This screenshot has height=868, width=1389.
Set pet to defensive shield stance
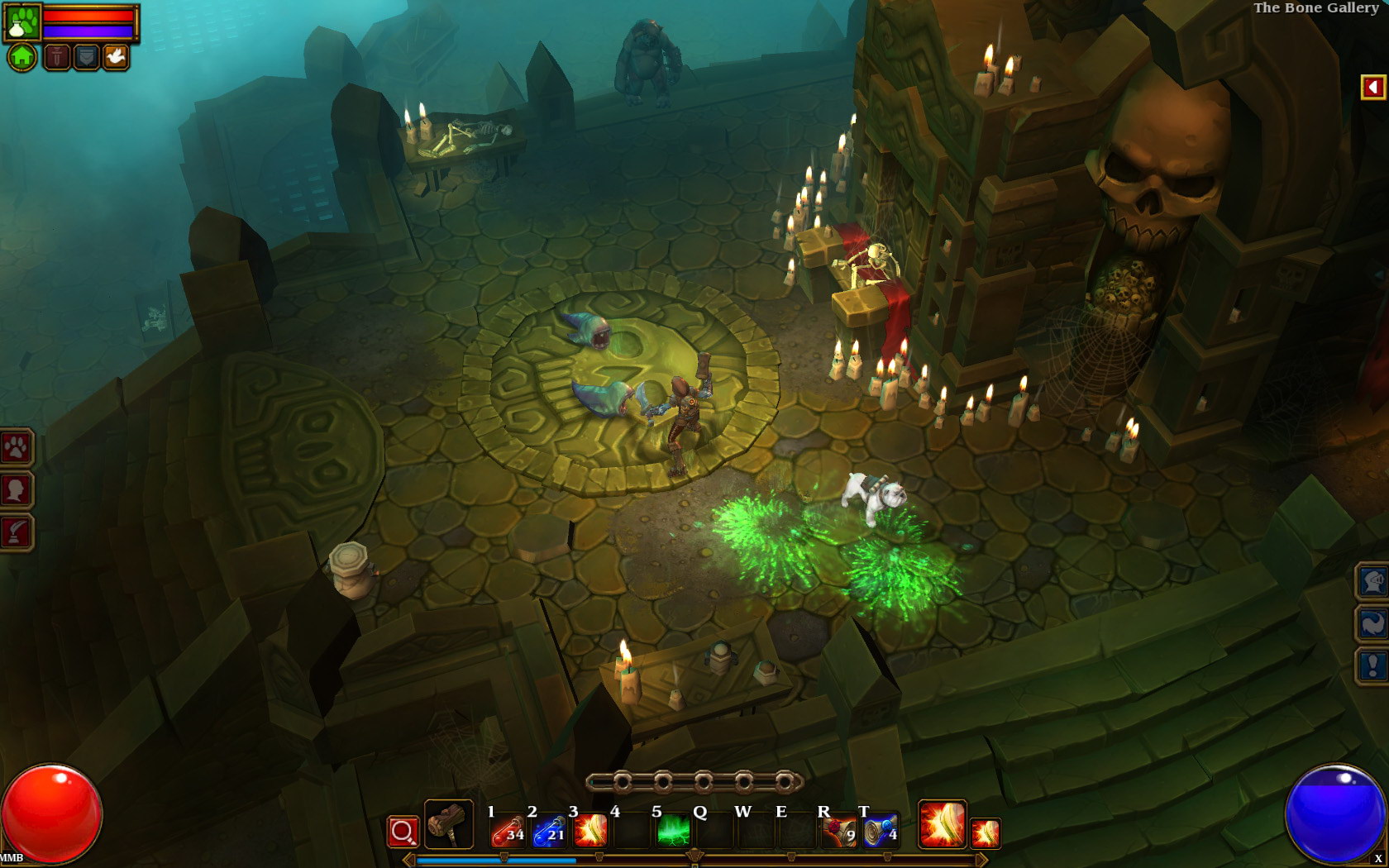click(x=86, y=57)
